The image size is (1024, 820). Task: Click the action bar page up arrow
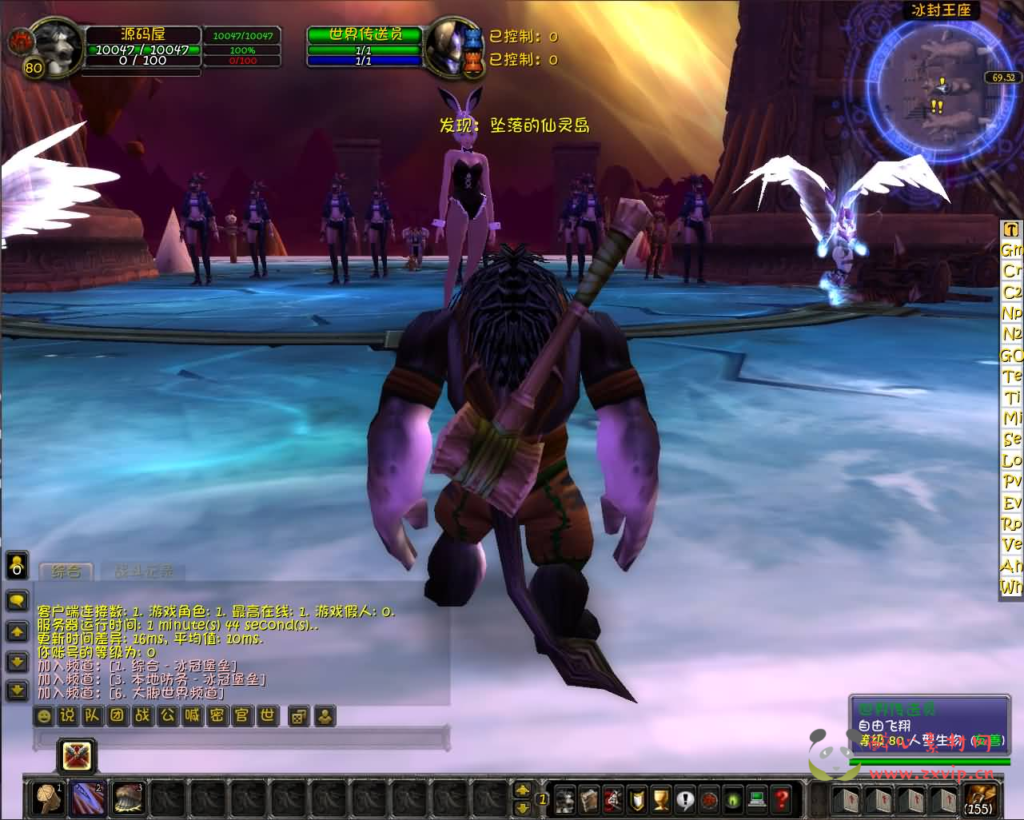click(x=522, y=790)
